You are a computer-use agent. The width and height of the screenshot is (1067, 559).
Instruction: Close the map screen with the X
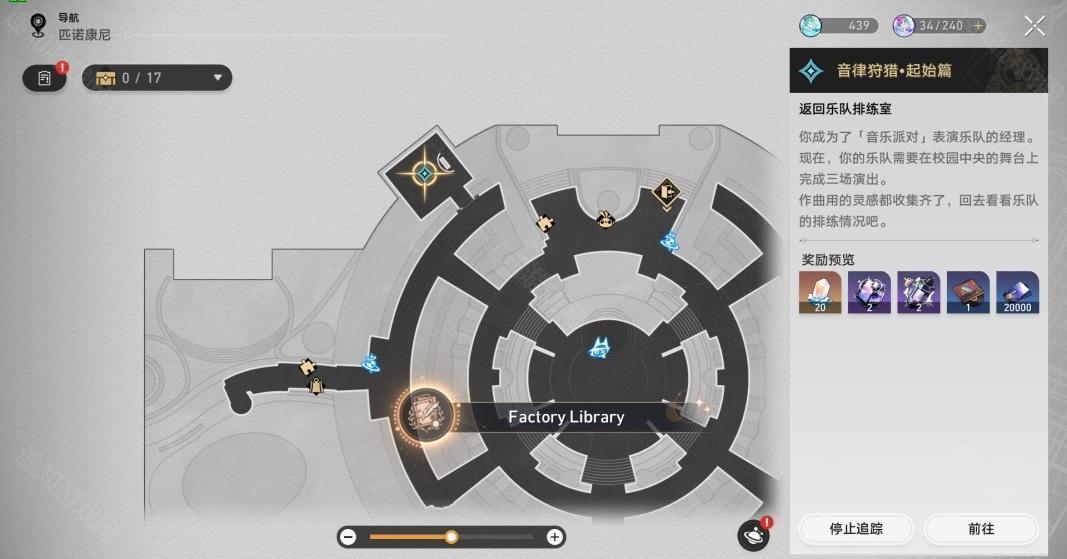(x=1034, y=26)
